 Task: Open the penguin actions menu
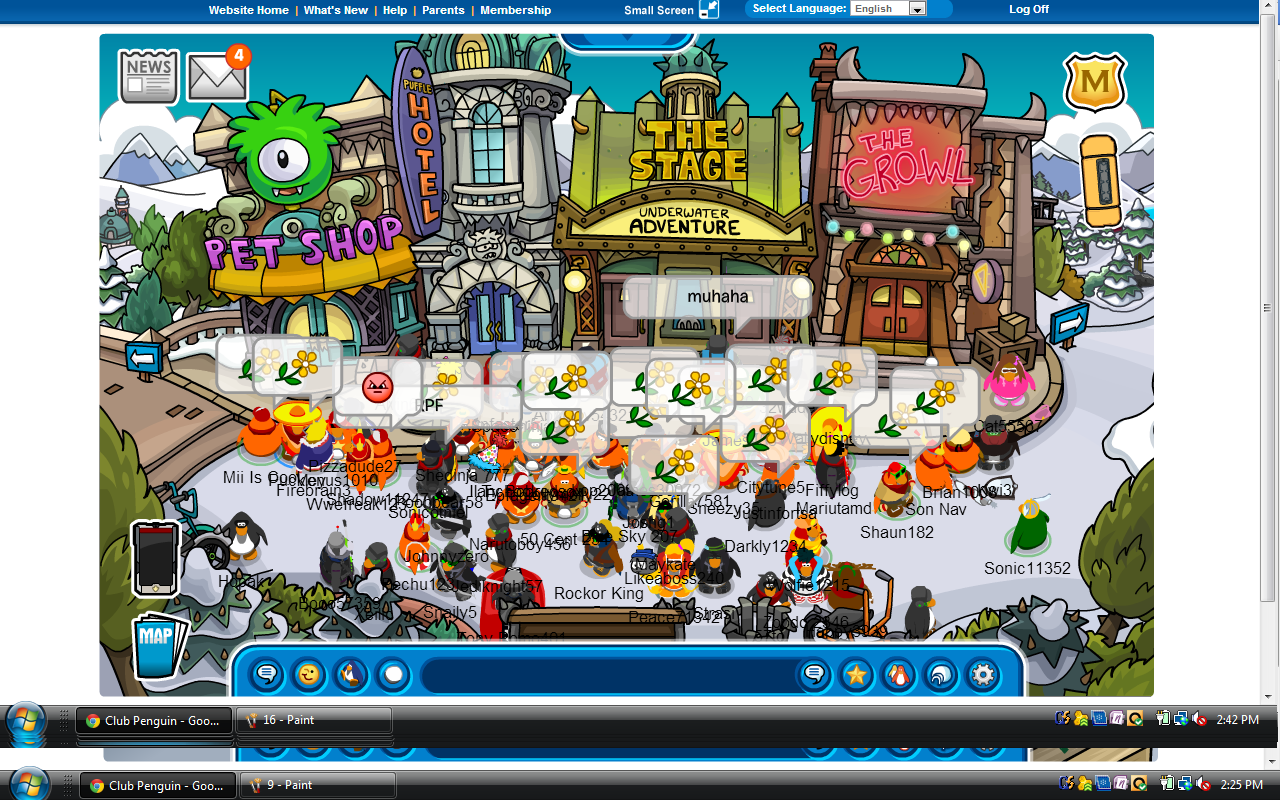pos(351,675)
